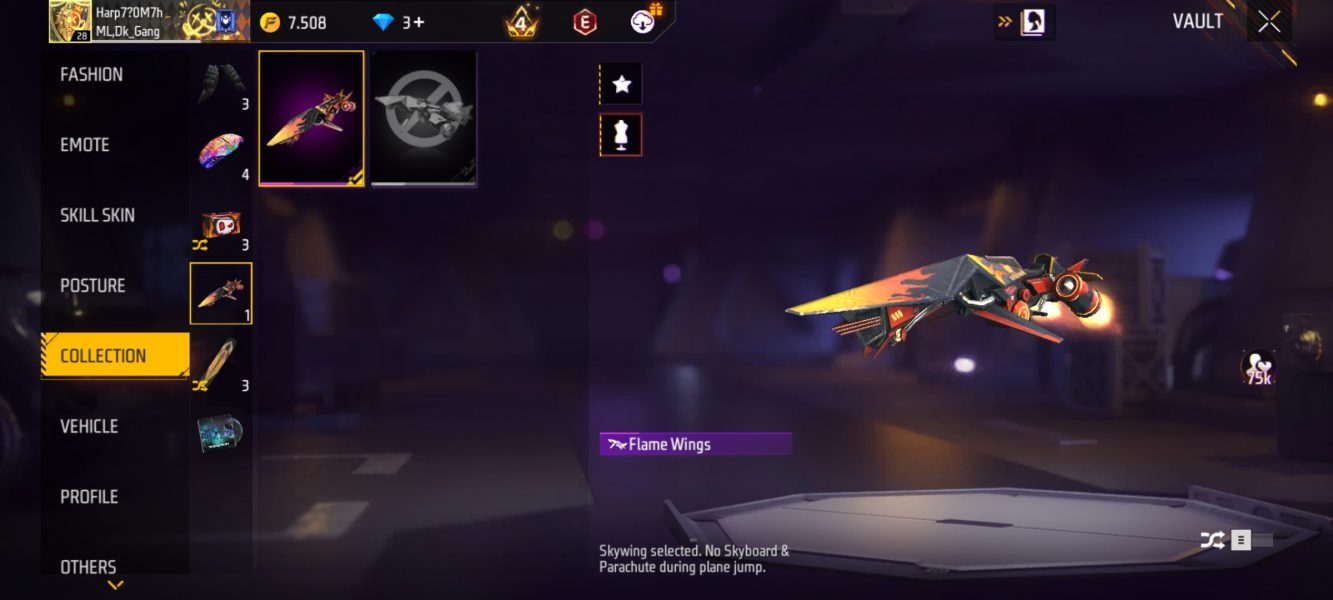This screenshot has height=600, width=1333.
Task: Click the star favorites filter button
Action: click(x=621, y=85)
